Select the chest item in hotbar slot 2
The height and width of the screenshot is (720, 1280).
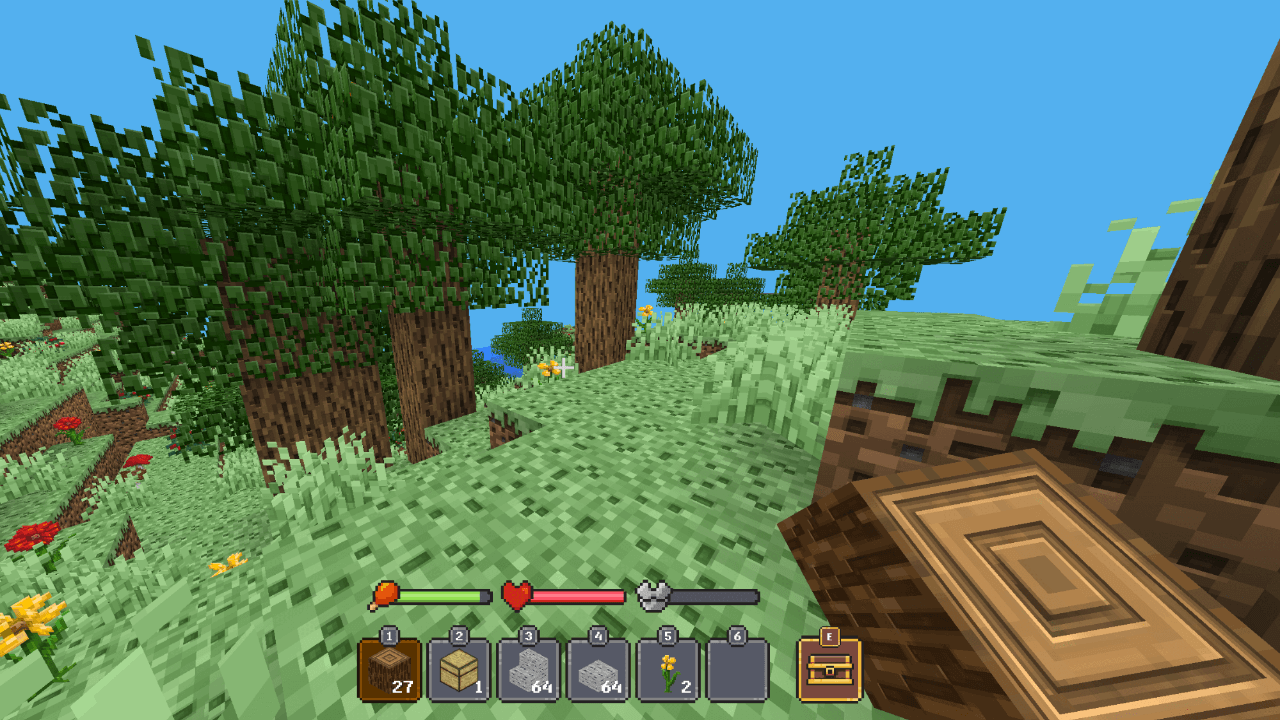(458, 670)
